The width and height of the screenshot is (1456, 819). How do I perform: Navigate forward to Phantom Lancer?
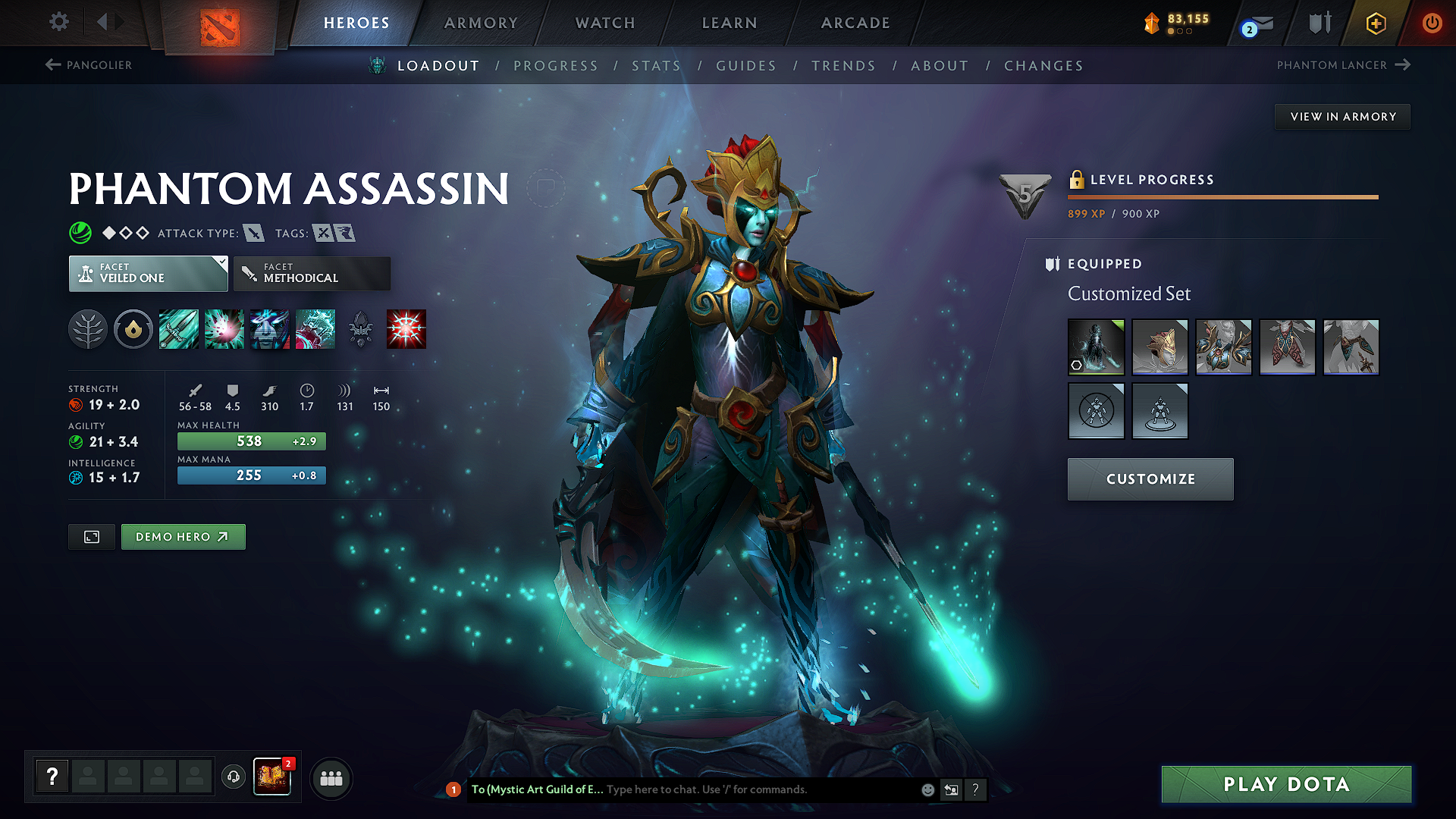1342,65
